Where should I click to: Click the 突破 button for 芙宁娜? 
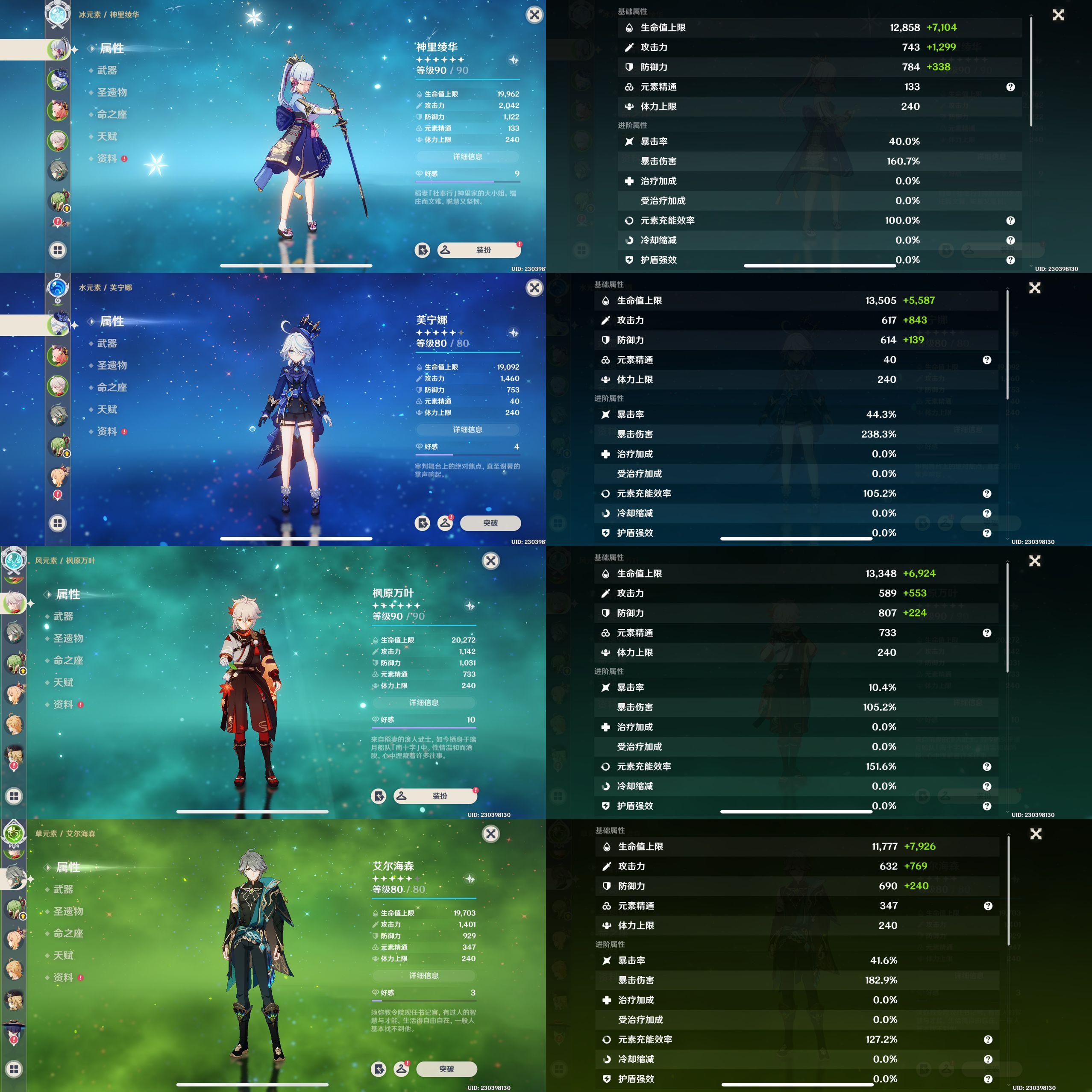pyautogui.click(x=490, y=523)
